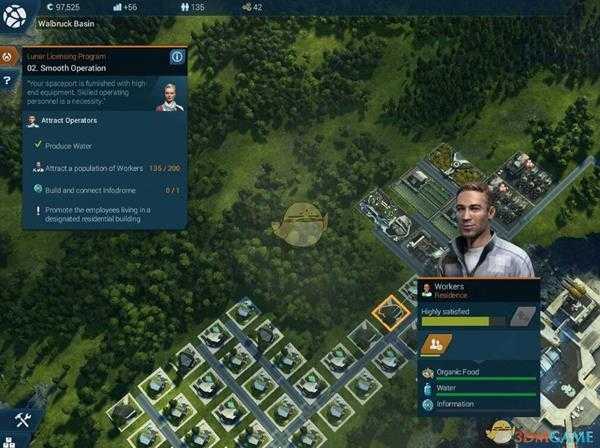Screen dimensions: 600x448
Task: Click the Smooth Operation quest title
Action: [75, 68]
